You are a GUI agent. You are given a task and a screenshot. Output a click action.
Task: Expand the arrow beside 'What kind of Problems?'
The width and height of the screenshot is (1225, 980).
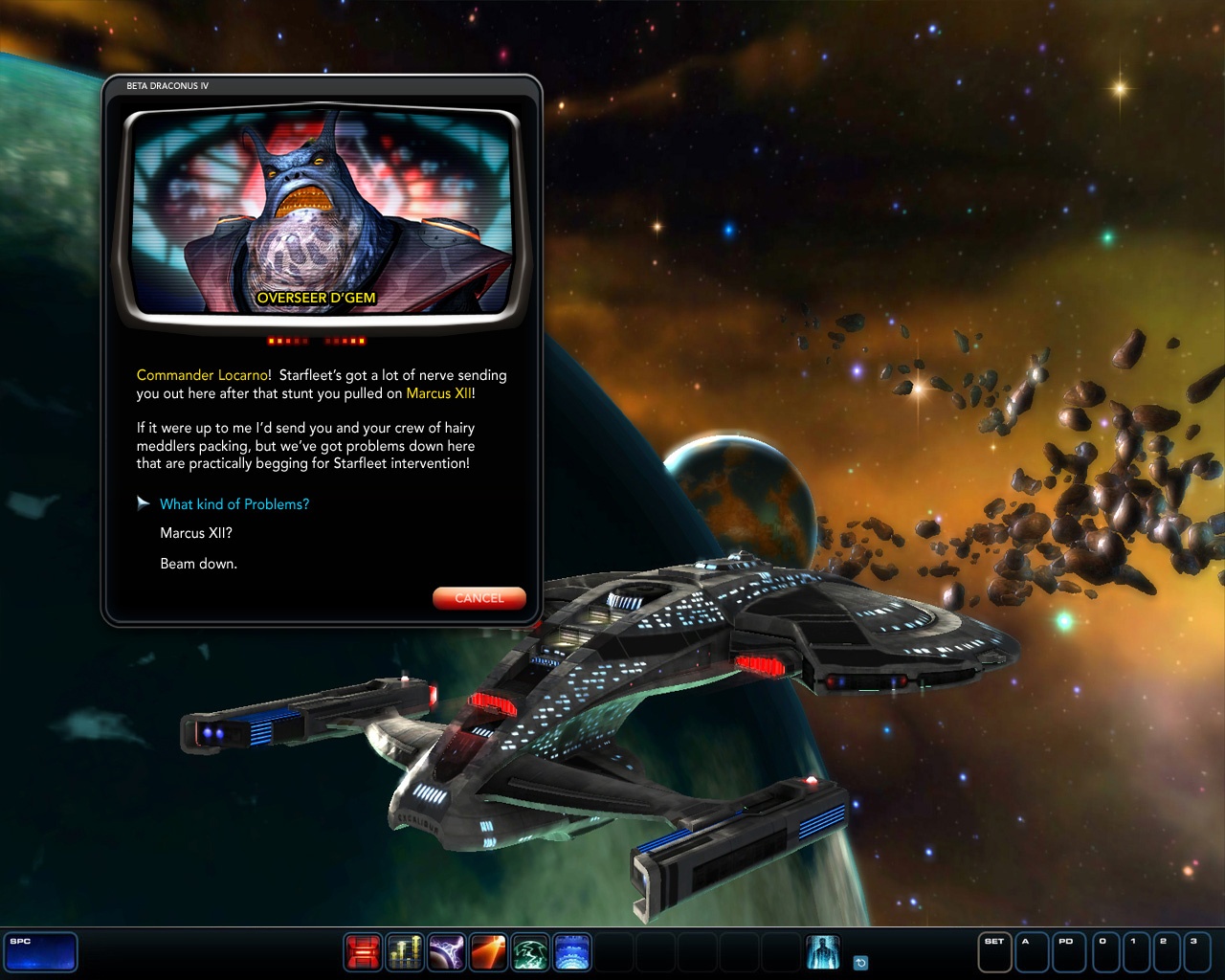pyautogui.click(x=144, y=503)
